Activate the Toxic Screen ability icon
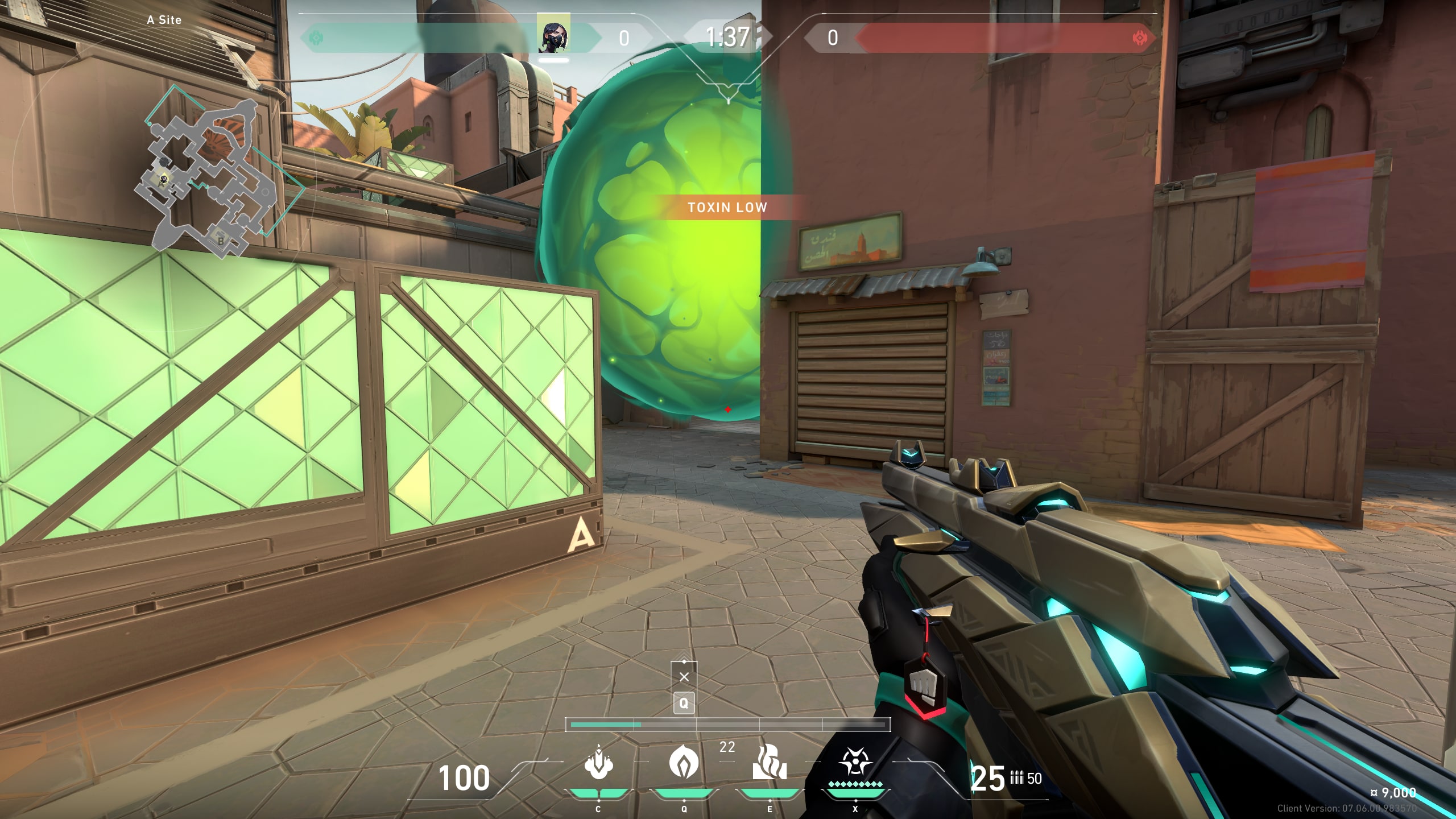Screen dimensions: 1456x819 point(770,763)
